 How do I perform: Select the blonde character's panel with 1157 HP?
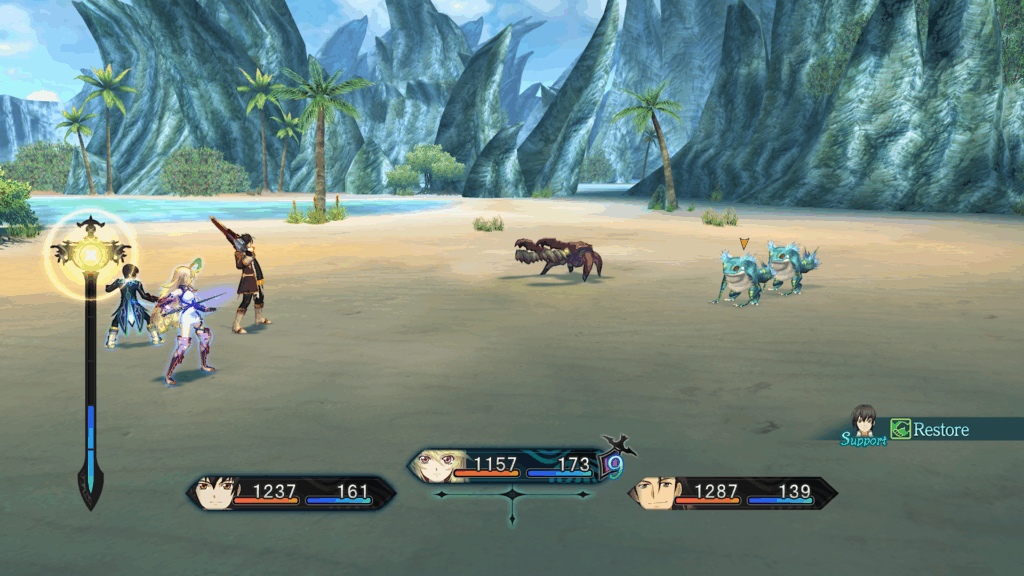[510, 465]
